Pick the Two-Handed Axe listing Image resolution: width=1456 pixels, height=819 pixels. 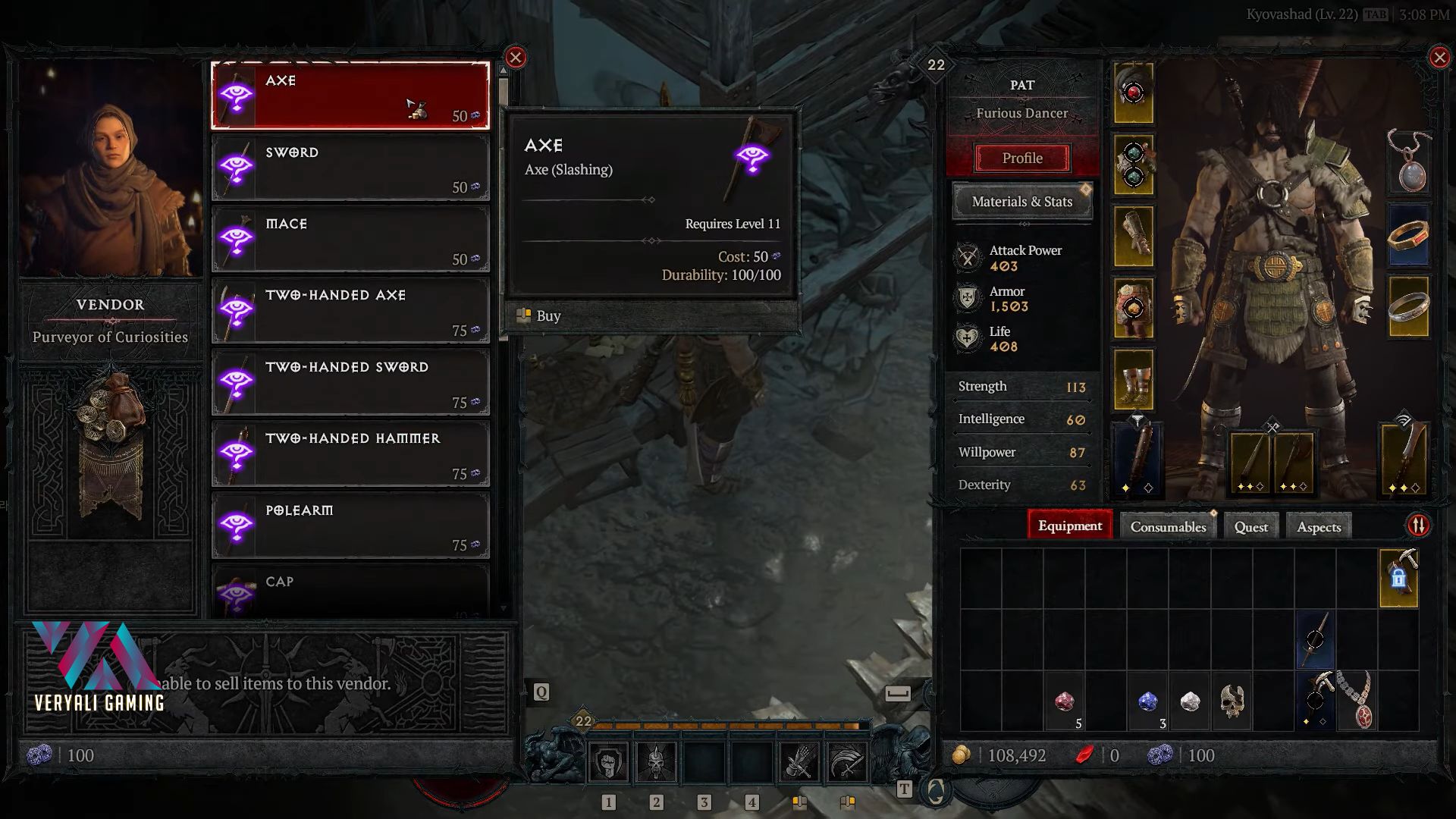[x=350, y=311]
